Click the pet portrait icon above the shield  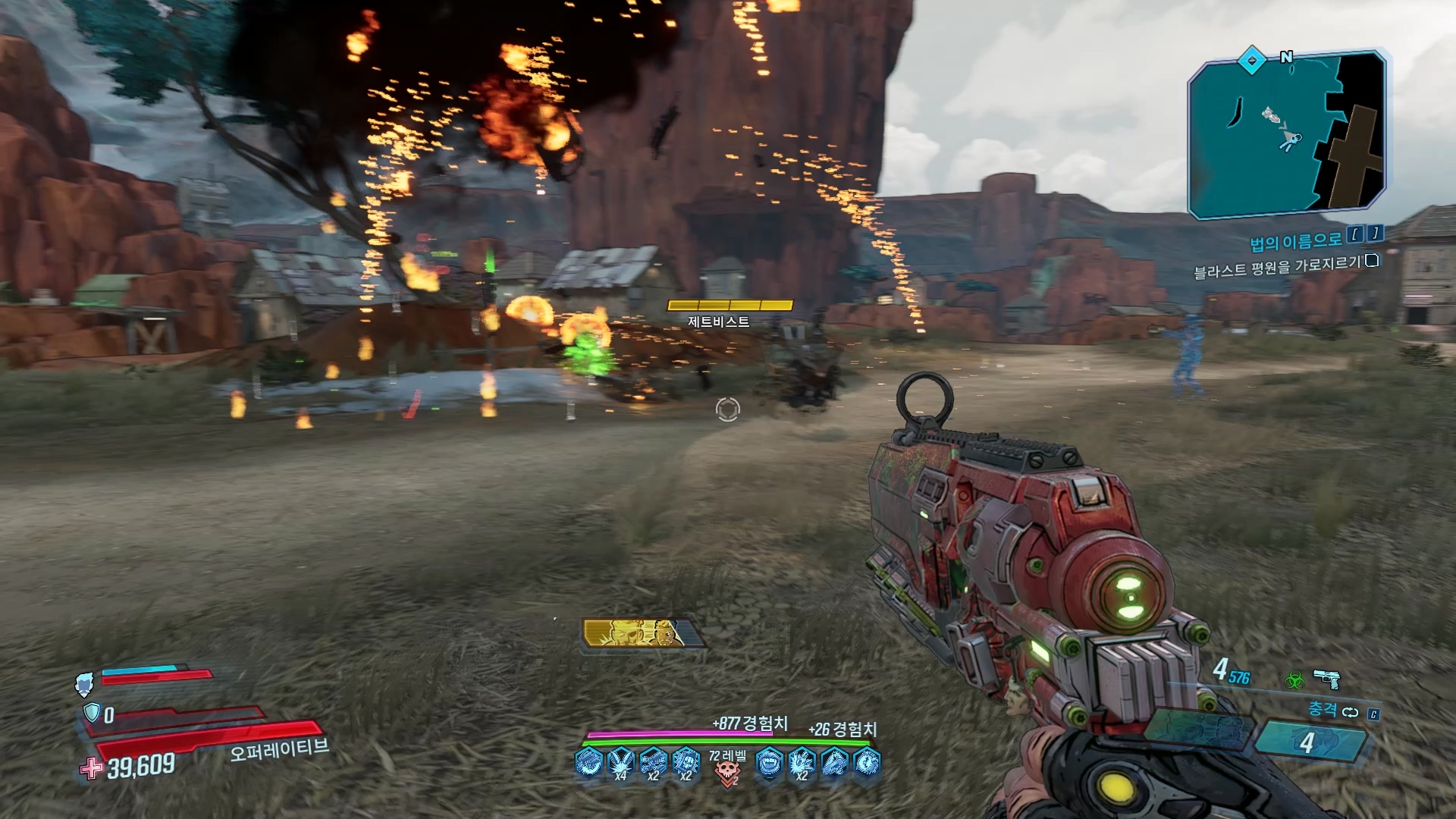point(85,683)
